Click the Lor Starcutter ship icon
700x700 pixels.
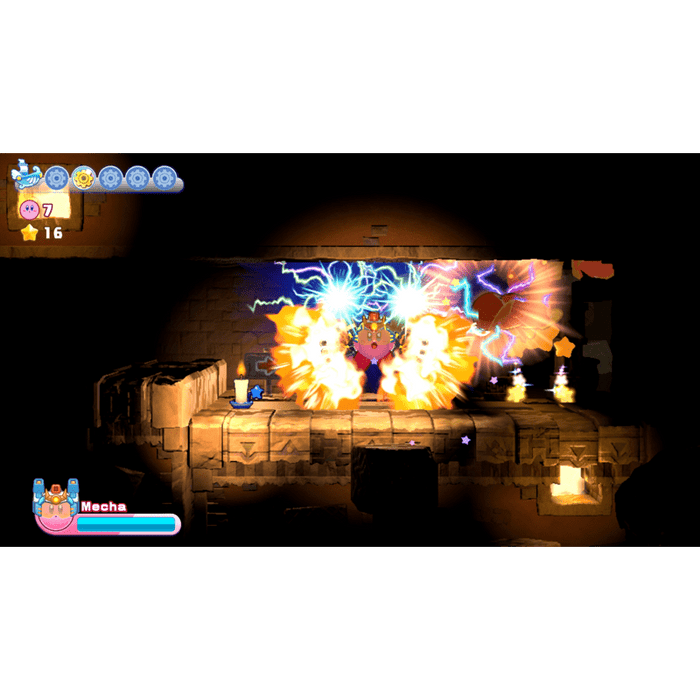[26, 176]
